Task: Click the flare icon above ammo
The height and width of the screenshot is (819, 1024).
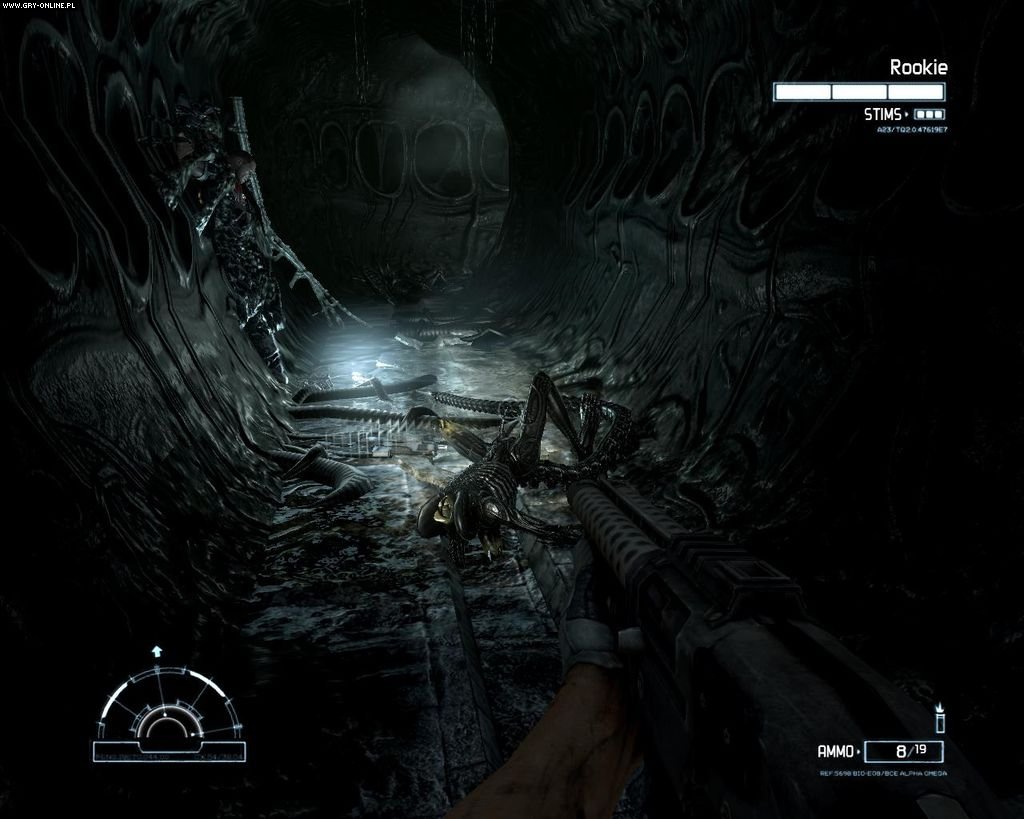Action: 939,717
